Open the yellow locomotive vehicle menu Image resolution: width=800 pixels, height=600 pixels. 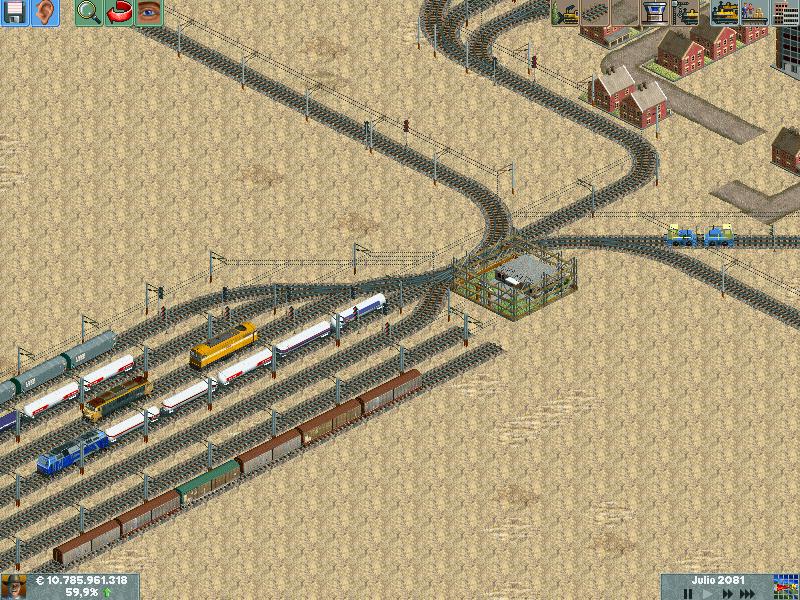click(724, 13)
